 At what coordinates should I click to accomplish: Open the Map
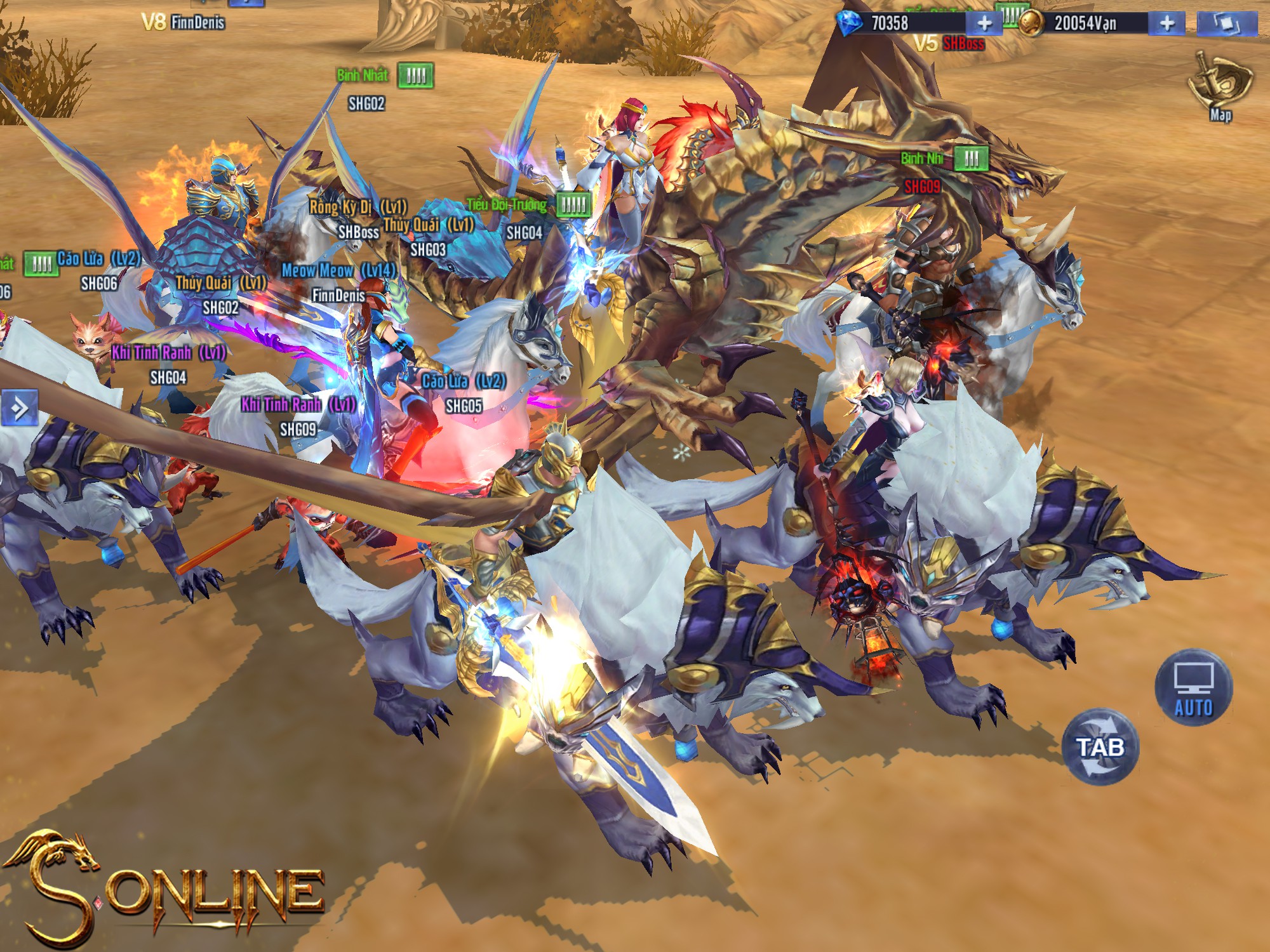coord(1219,86)
